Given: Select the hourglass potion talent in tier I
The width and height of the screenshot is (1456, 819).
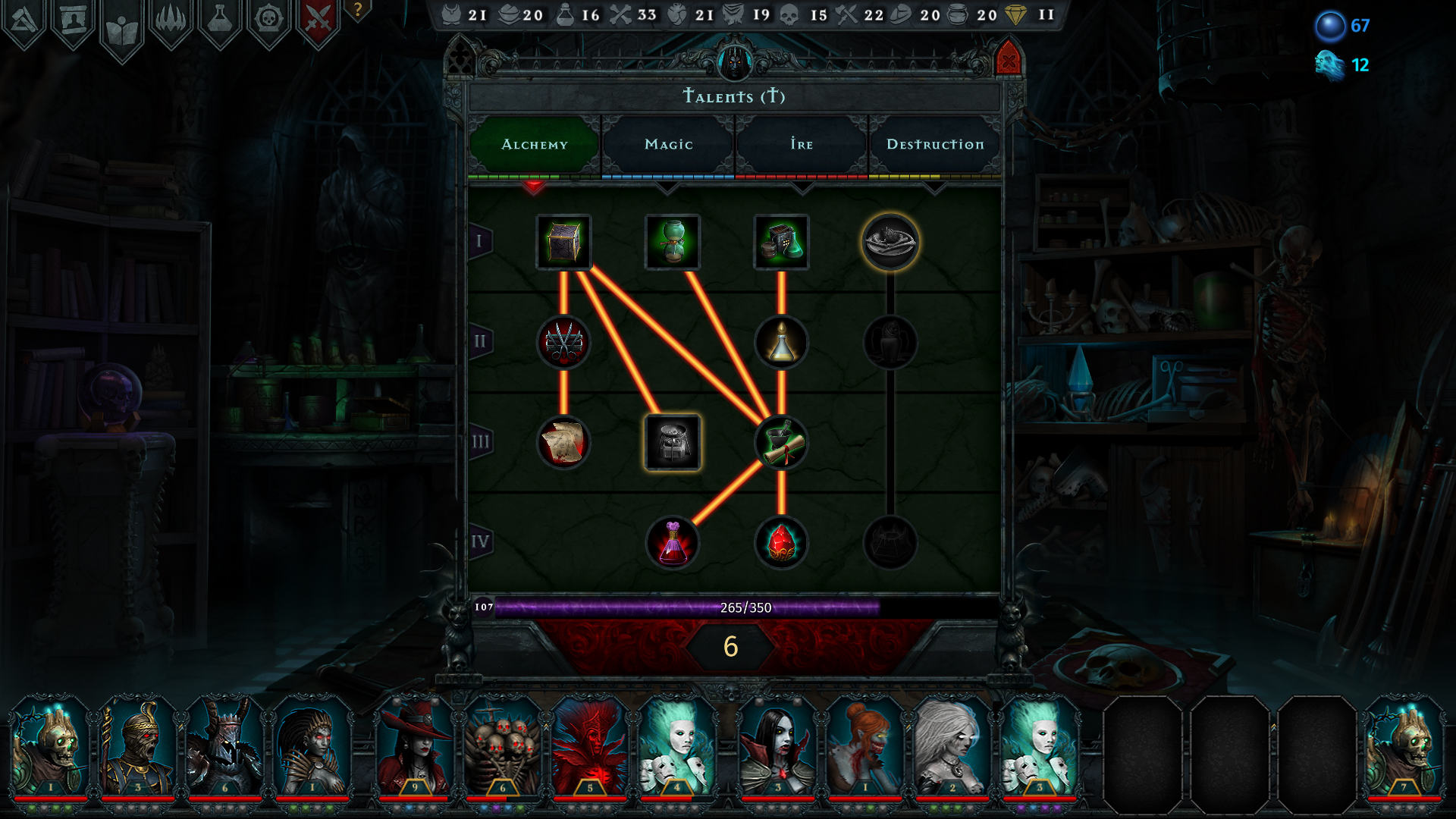Looking at the screenshot, I should (672, 243).
